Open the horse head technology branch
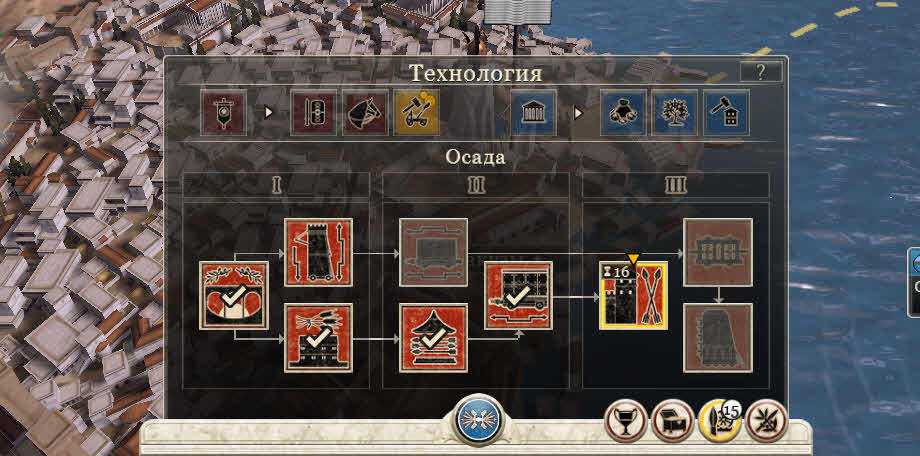 tap(365, 112)
